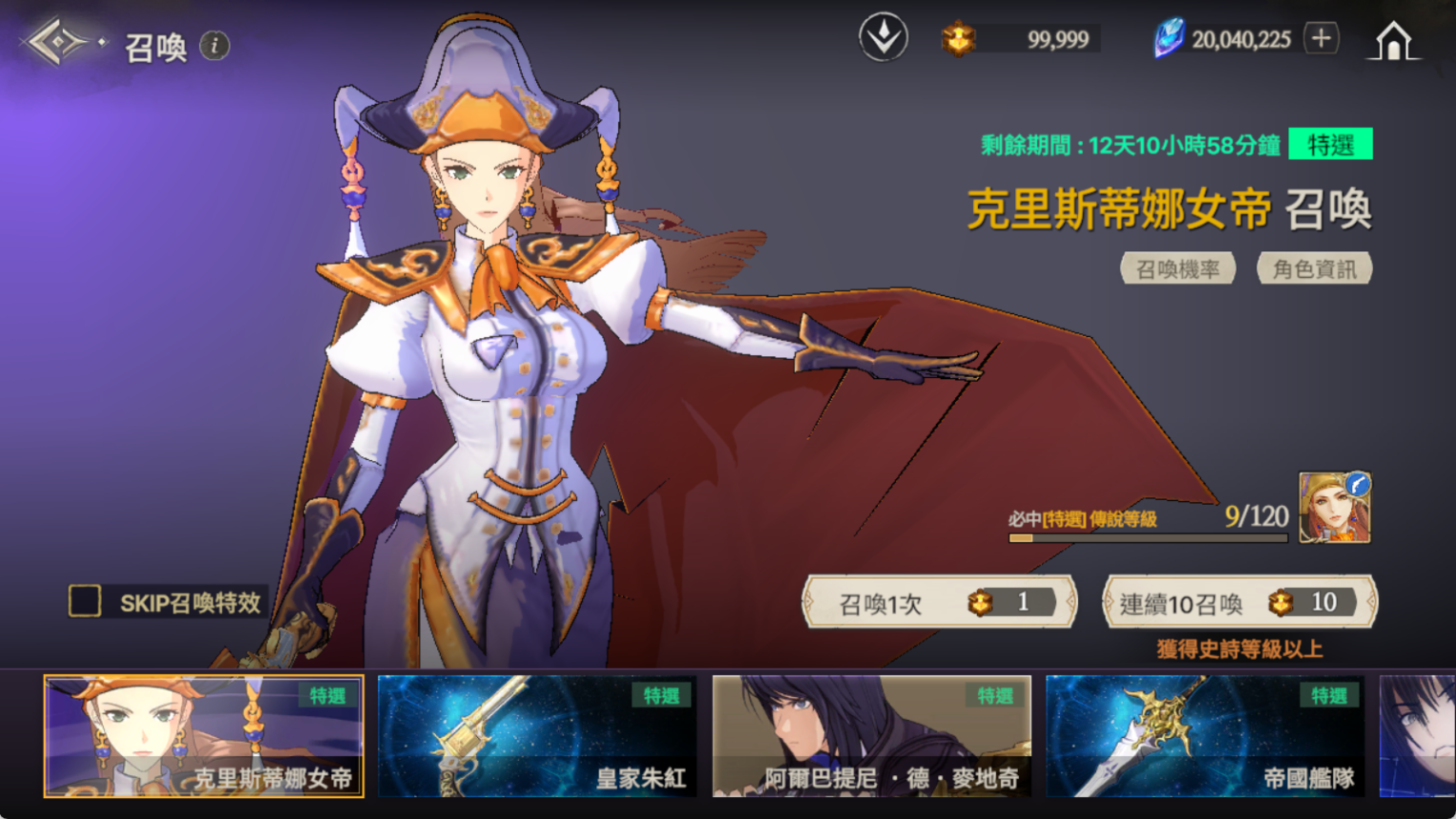Viewport: 1456px width, 819px height.
Task: Add more blue crystals with plus button
Action: [x=1321, y=38]
